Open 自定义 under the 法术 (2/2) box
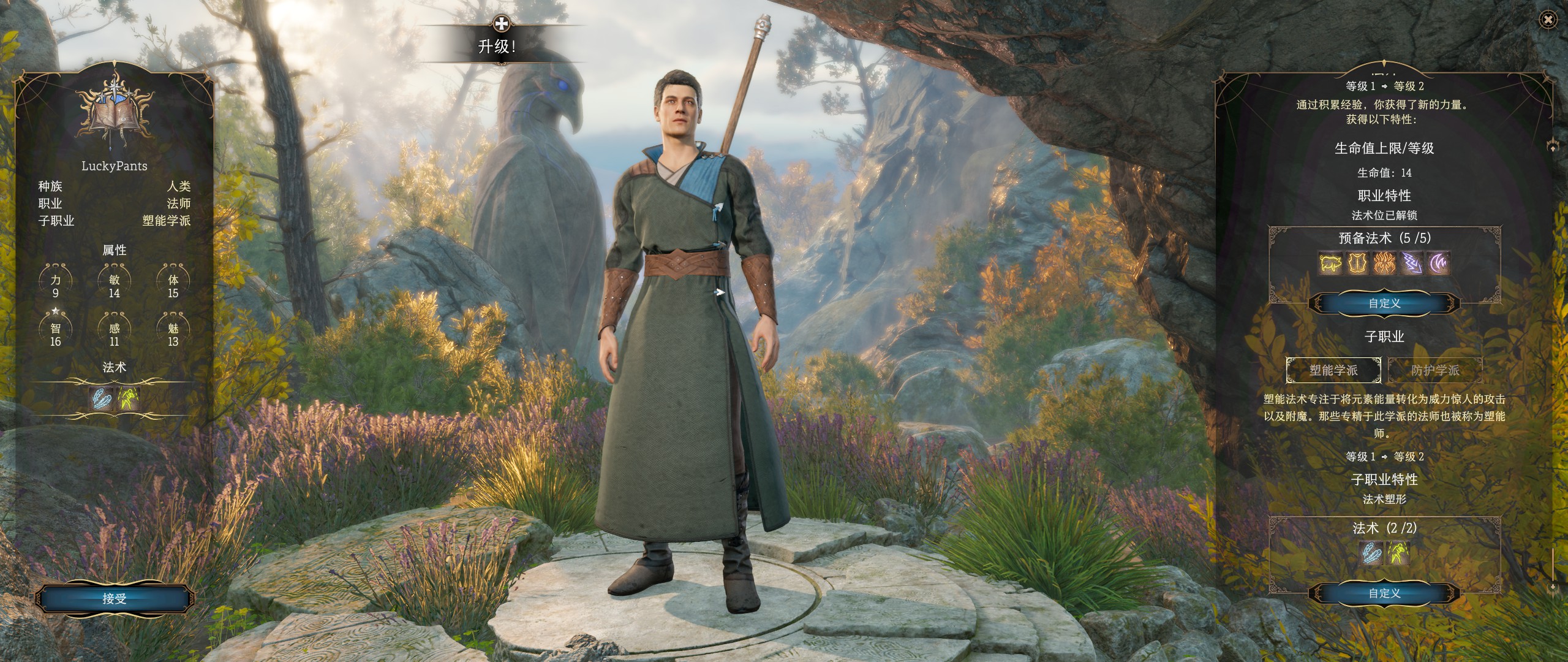 pyautogui.click(x=1384, y=593)
